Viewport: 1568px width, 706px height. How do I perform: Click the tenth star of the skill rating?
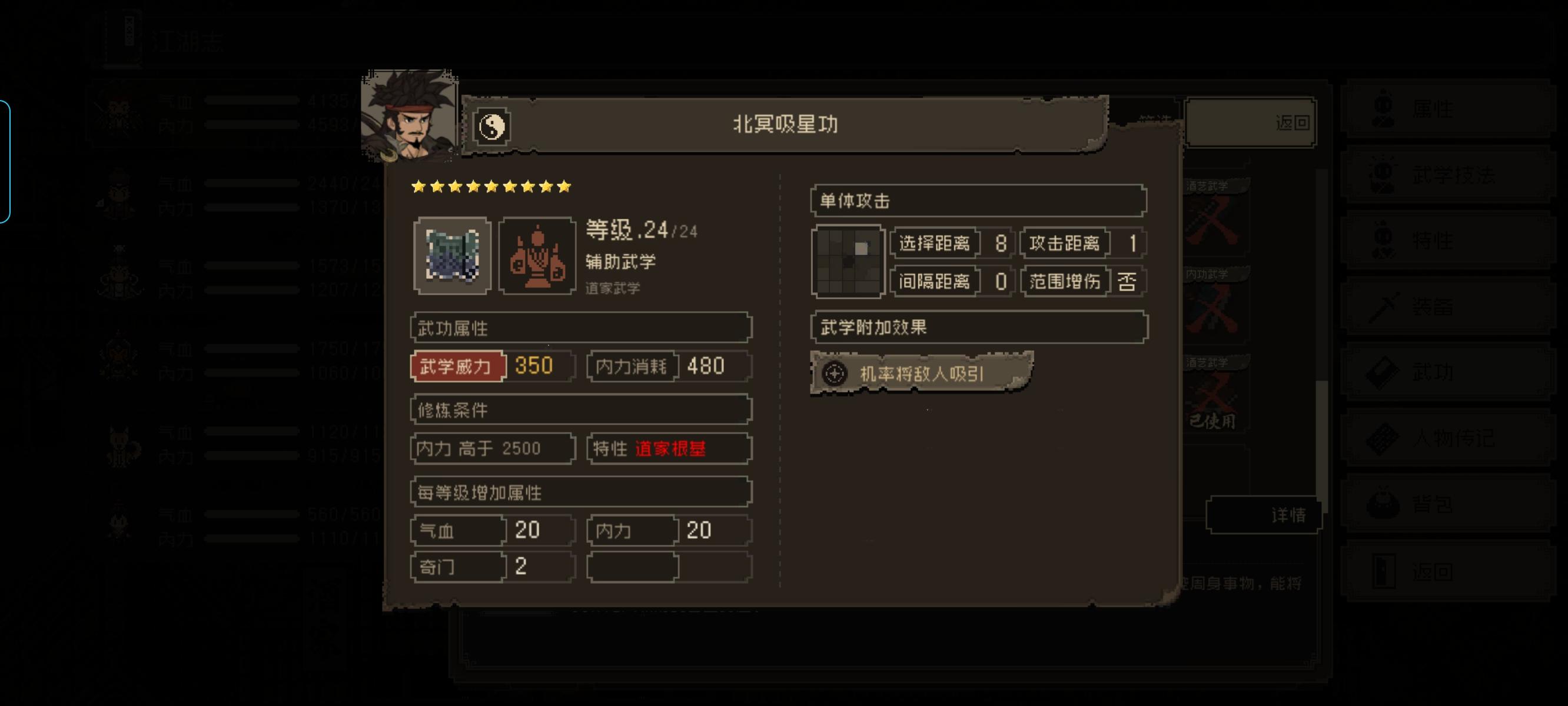coord(564,187)
